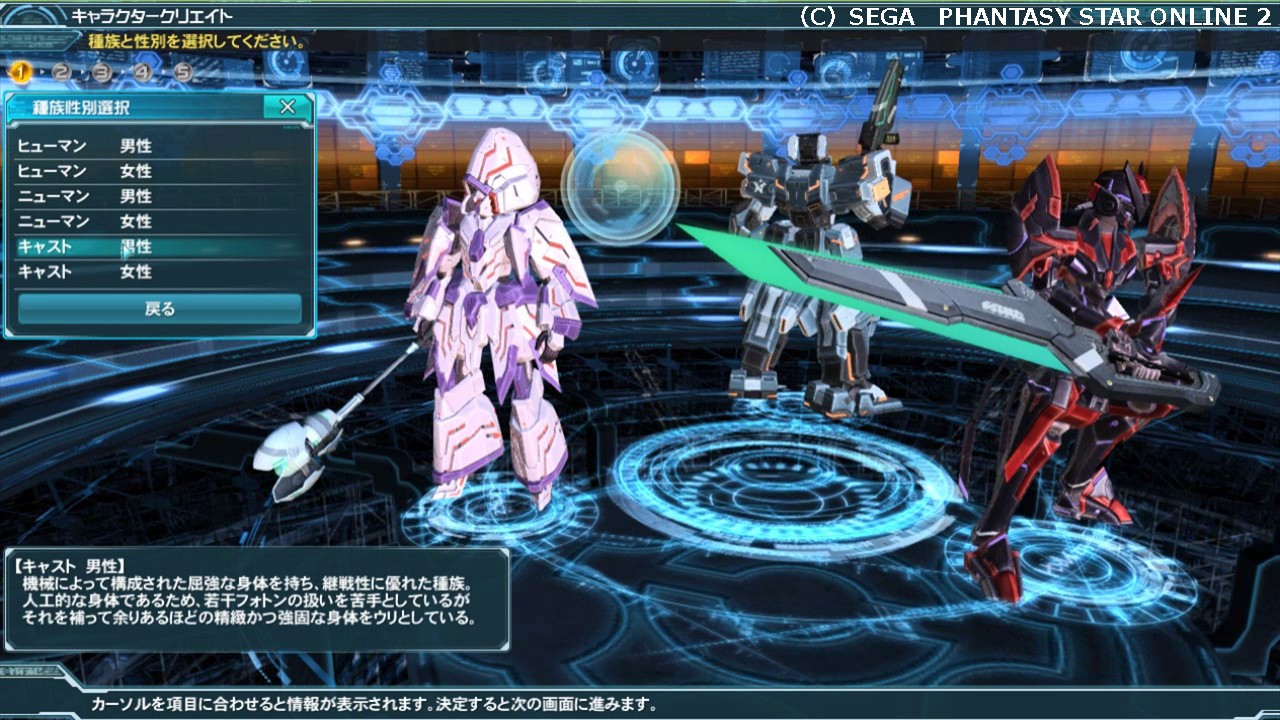This screenshot has height=720, width=1280.
Task: Select キャスト 女性 race option
Action: tap(160, 271)
